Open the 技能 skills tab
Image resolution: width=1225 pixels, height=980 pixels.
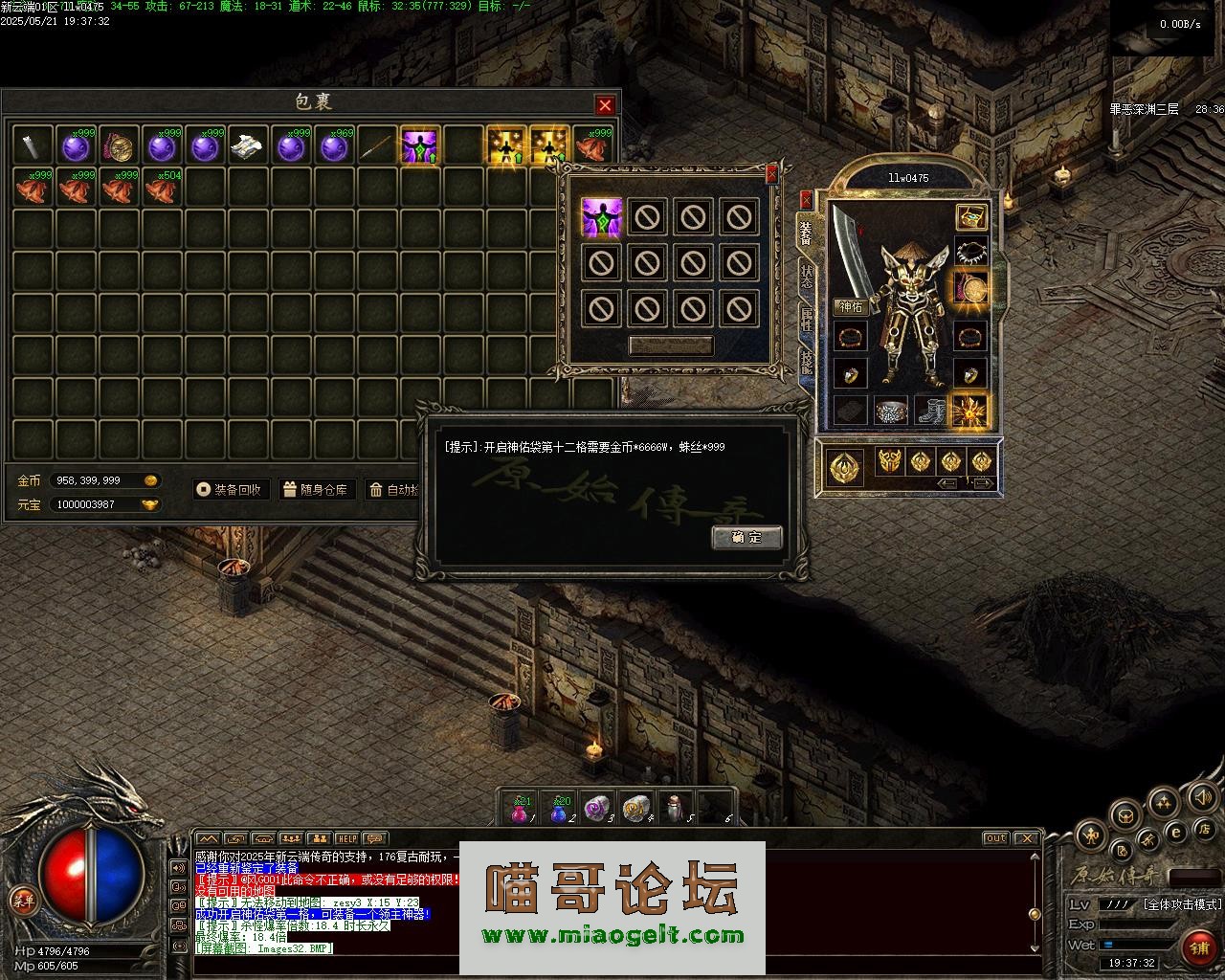click(x=806, y=362)
